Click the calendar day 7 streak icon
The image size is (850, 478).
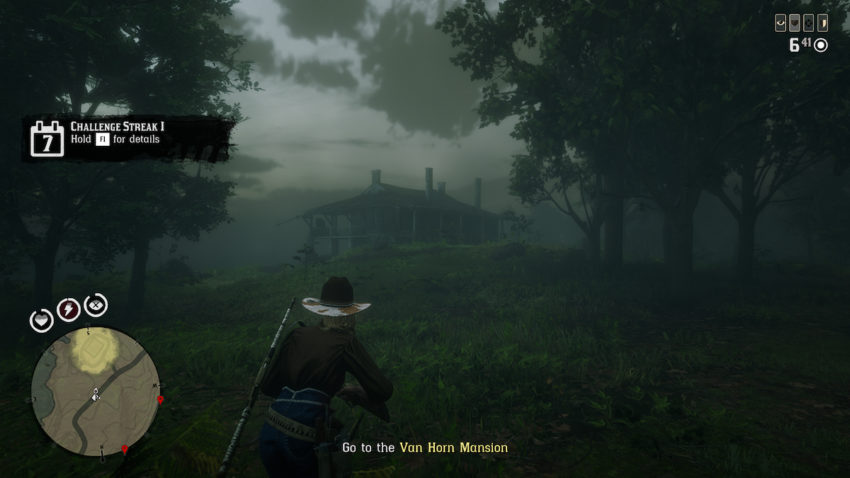(x=47, y=140)
